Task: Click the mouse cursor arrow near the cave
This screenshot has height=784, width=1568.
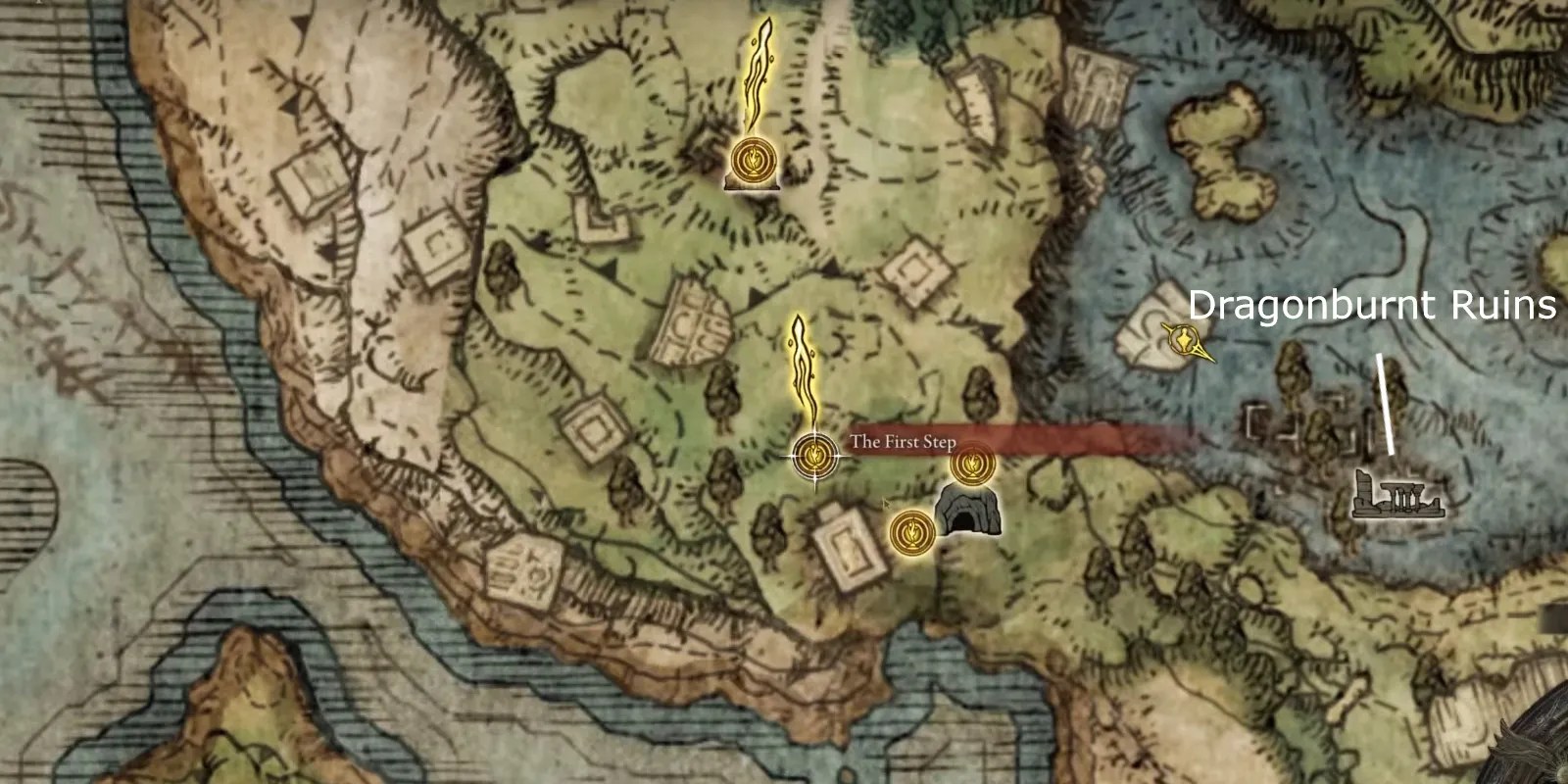Action: tap(887, 505)
